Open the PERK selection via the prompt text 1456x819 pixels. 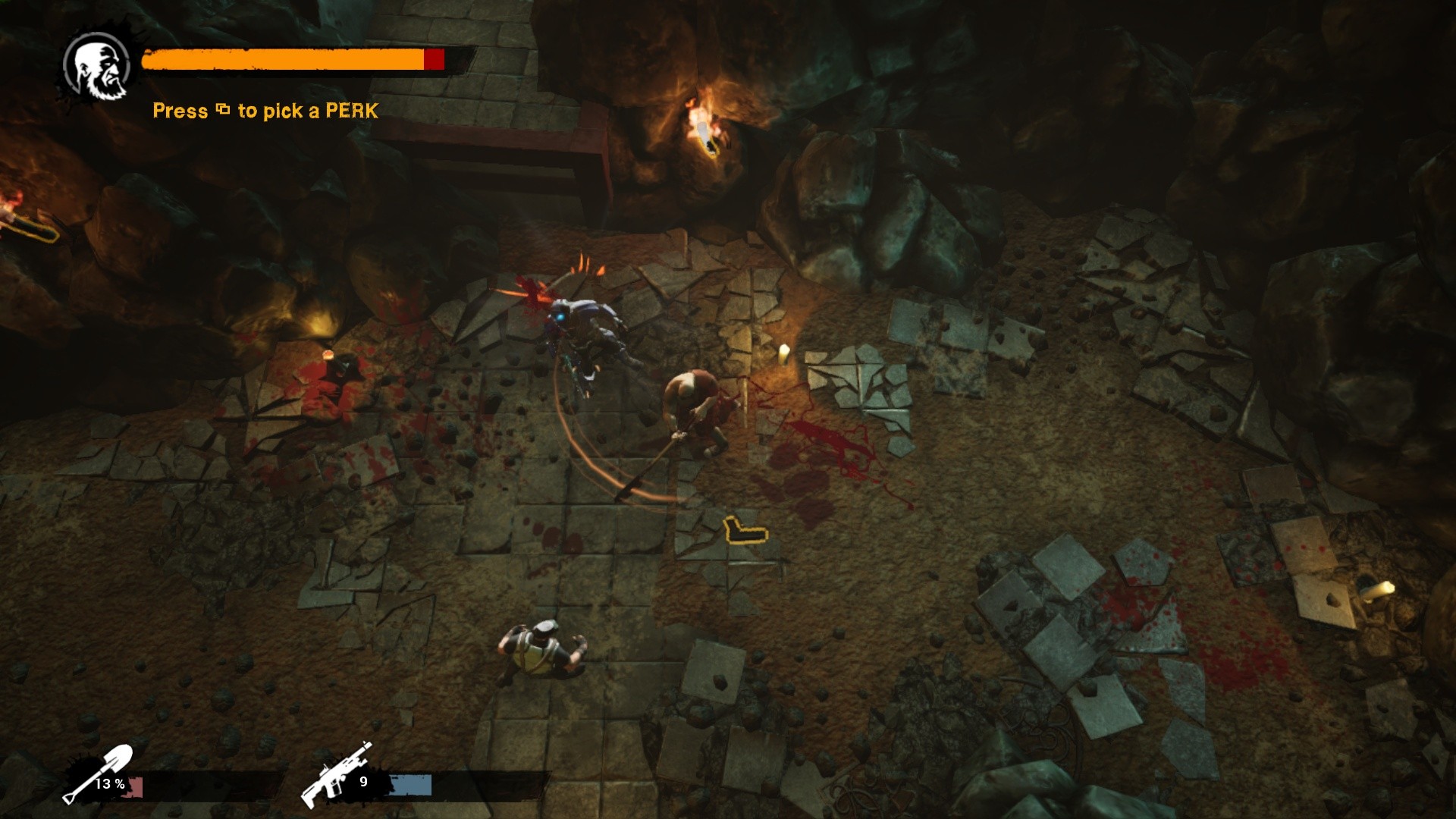pyautogui.click(x=265, y=111)
